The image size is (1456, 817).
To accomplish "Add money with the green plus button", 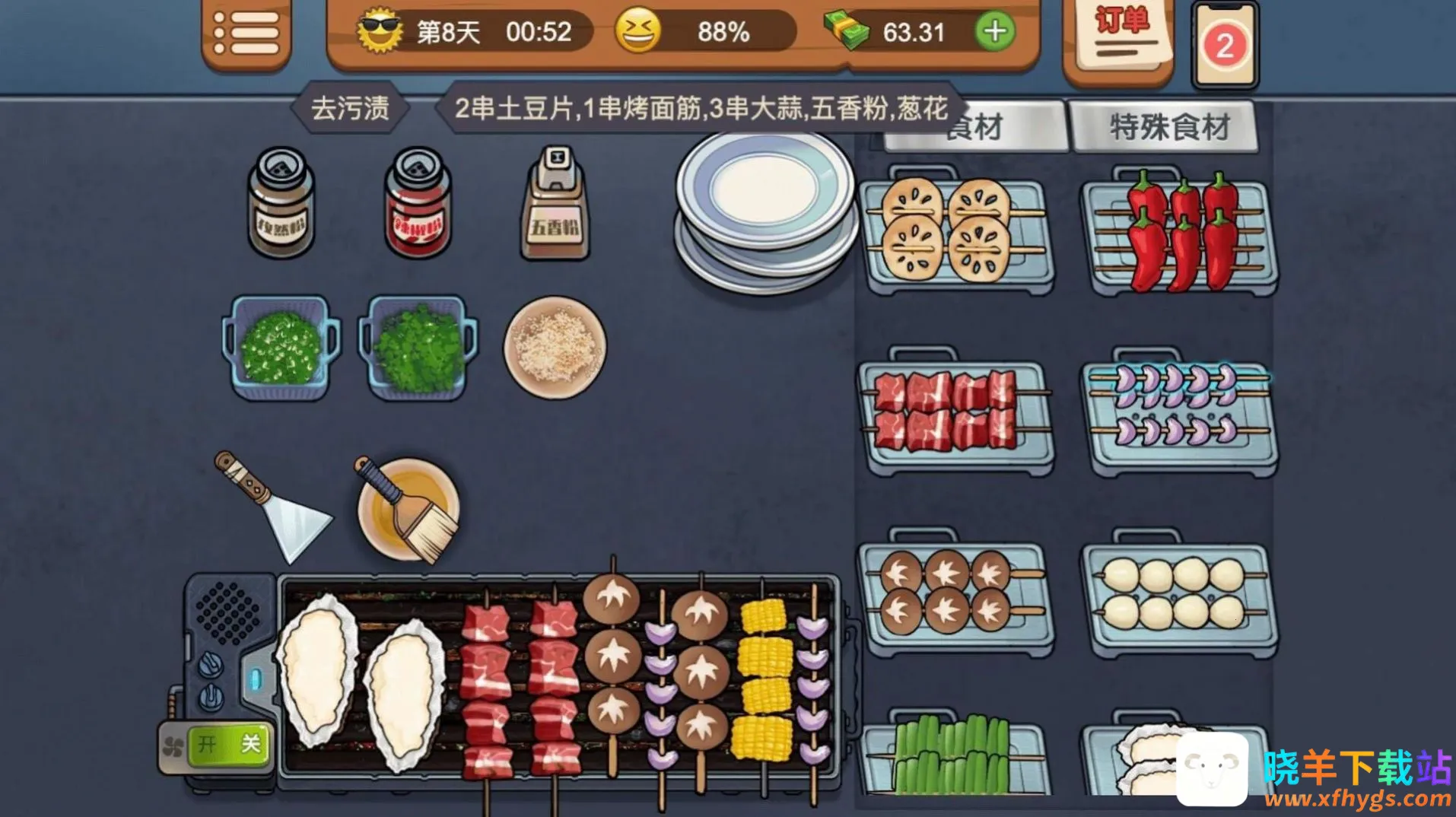I will click(994, 32).
